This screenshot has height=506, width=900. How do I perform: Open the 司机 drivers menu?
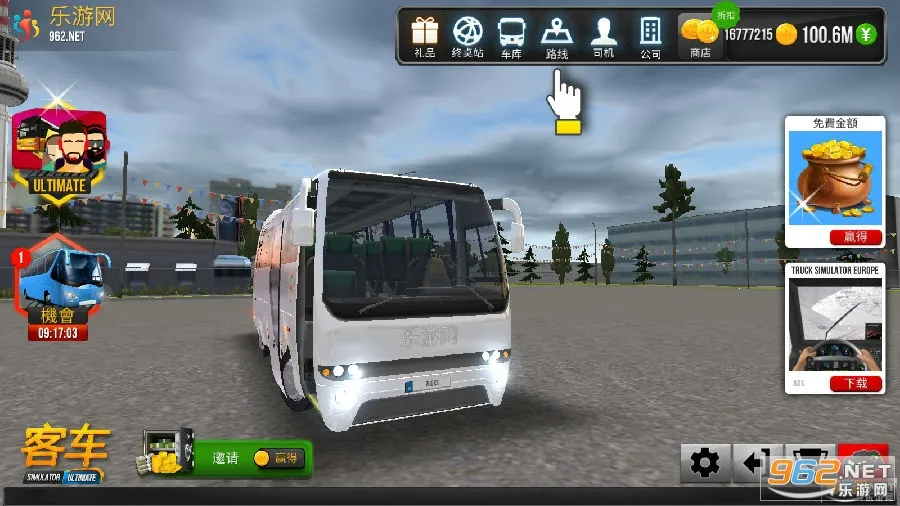tap(603, 36)
